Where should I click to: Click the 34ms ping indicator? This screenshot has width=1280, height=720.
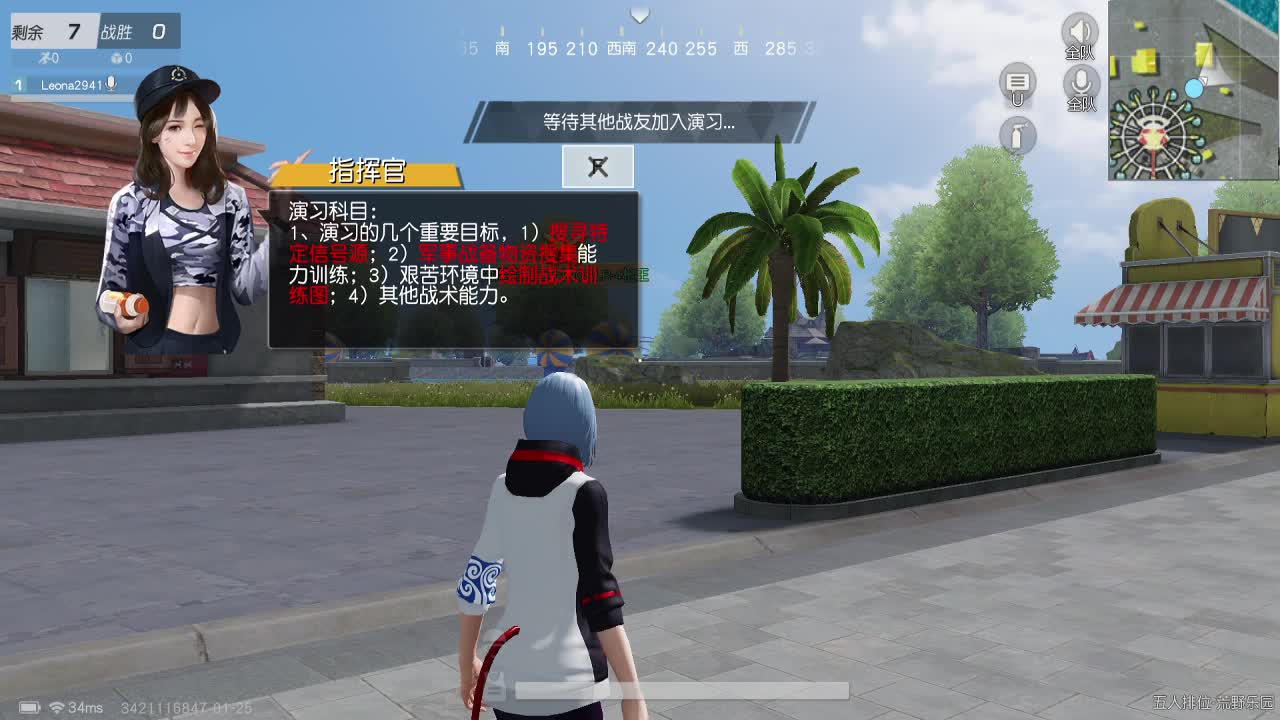click(85, 707)
